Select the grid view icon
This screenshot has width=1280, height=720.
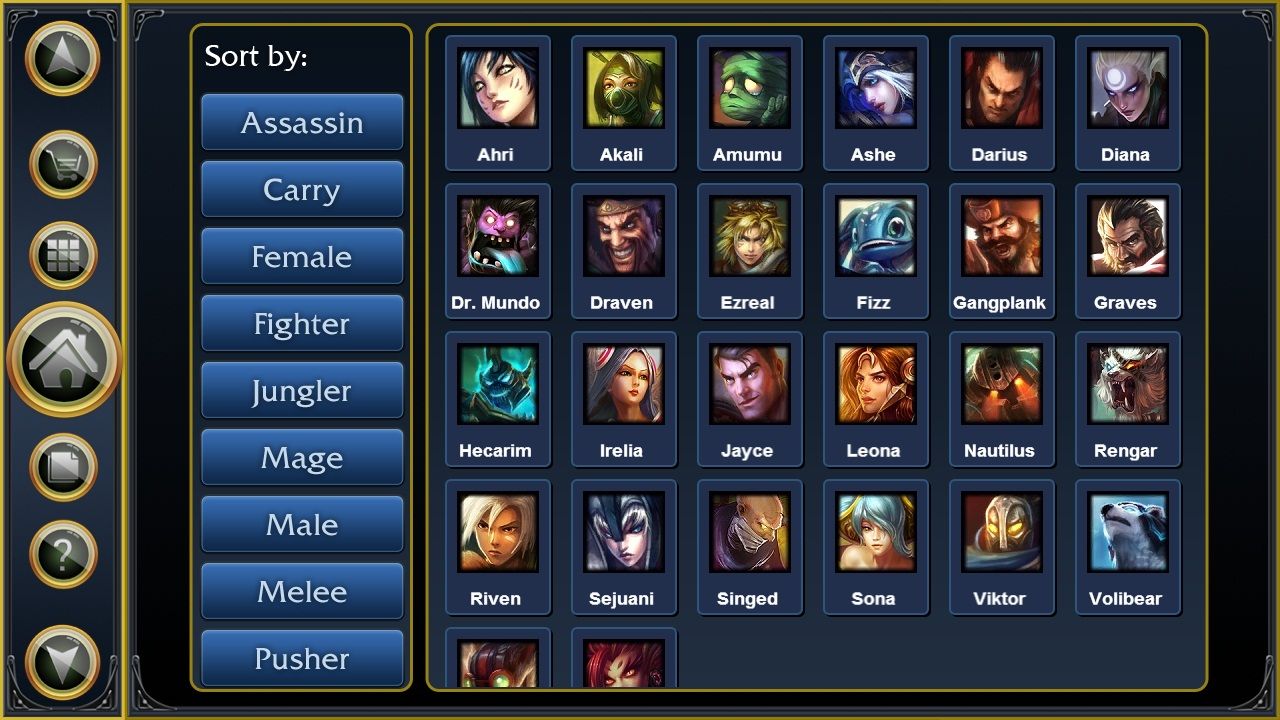click(62, 255)
